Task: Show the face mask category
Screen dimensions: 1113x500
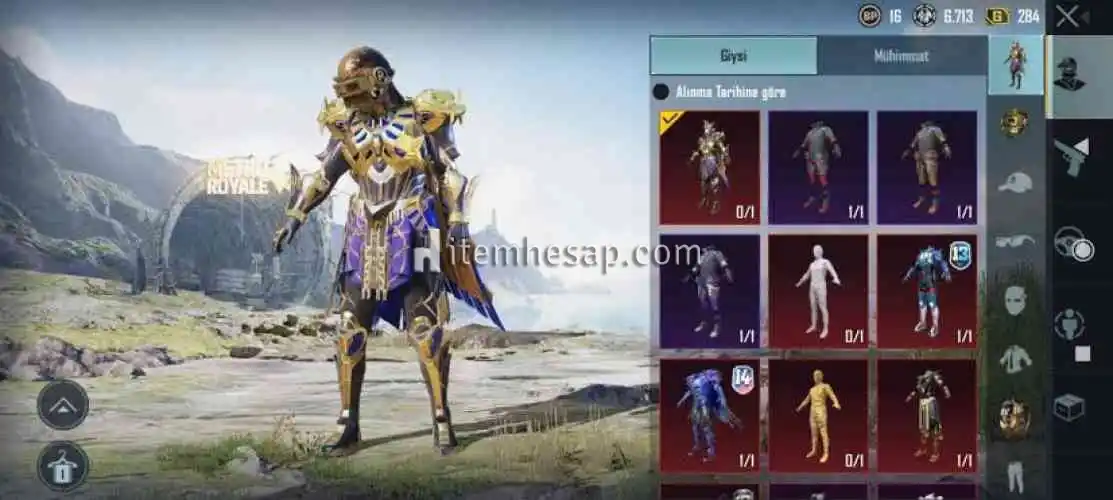Action: (1015, 299)
